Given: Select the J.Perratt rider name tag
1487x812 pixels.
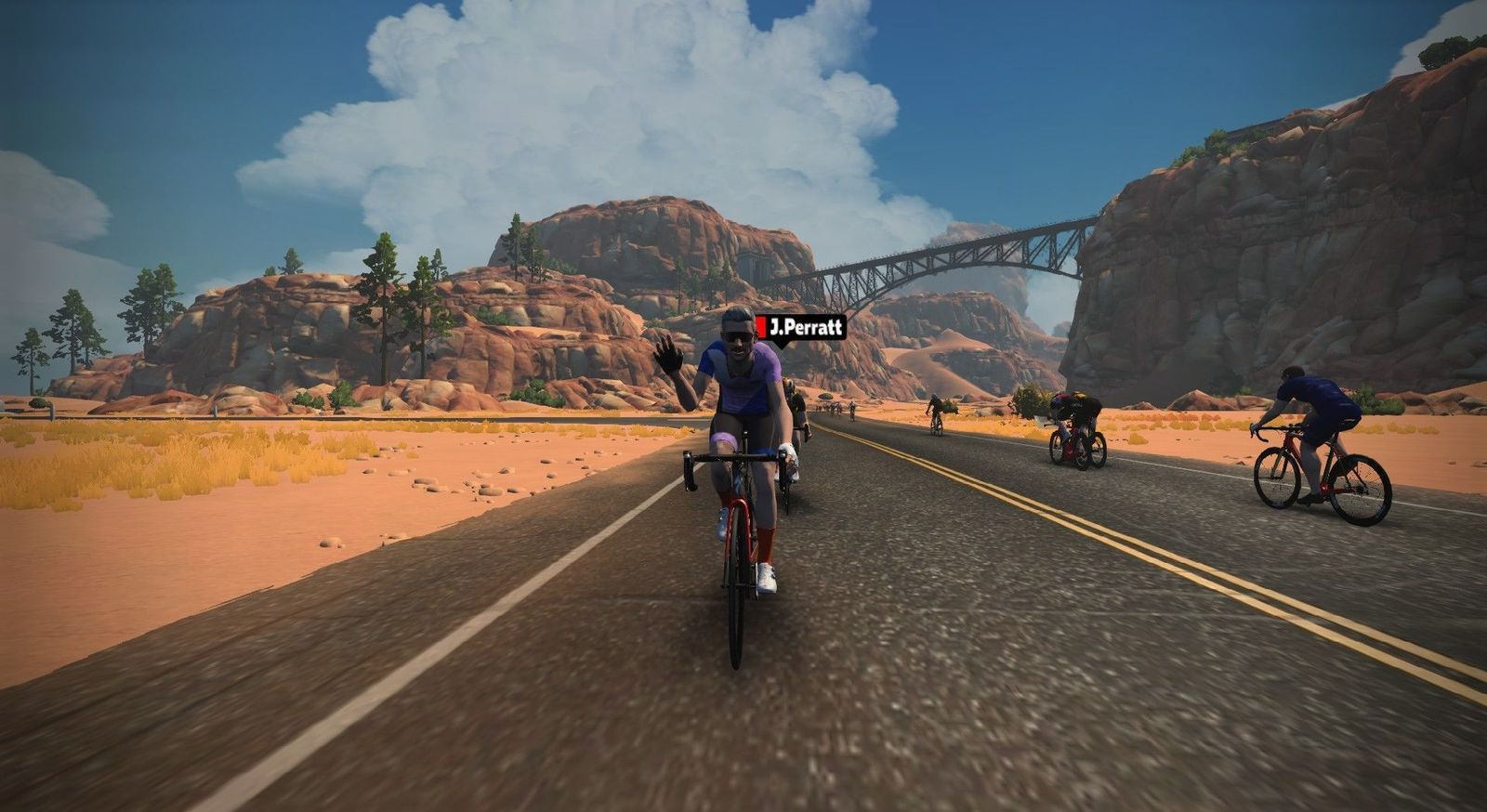Looking at the screenshot, I should 800,328.
